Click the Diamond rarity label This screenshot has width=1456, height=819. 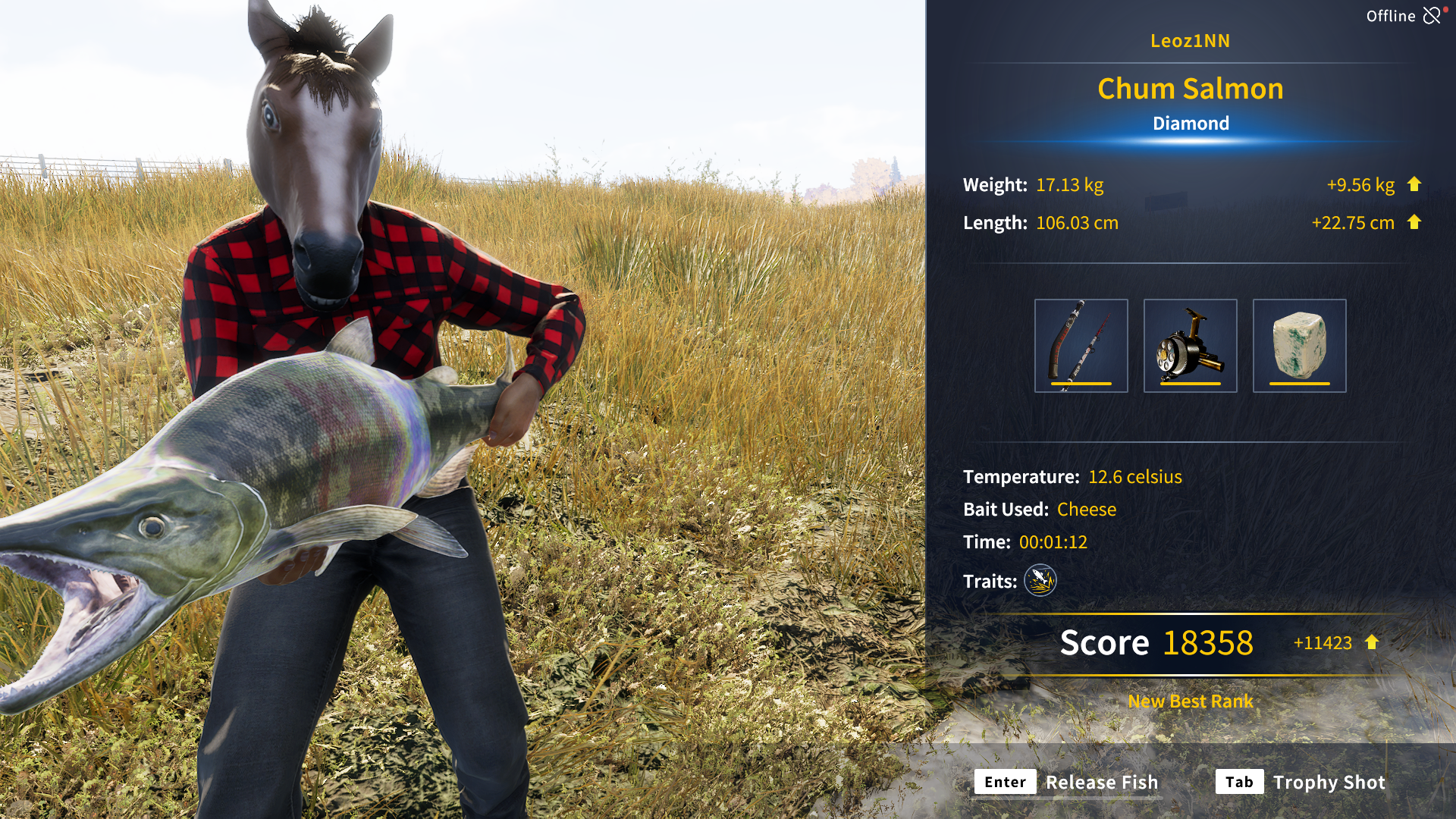(x=1191, y=123)
